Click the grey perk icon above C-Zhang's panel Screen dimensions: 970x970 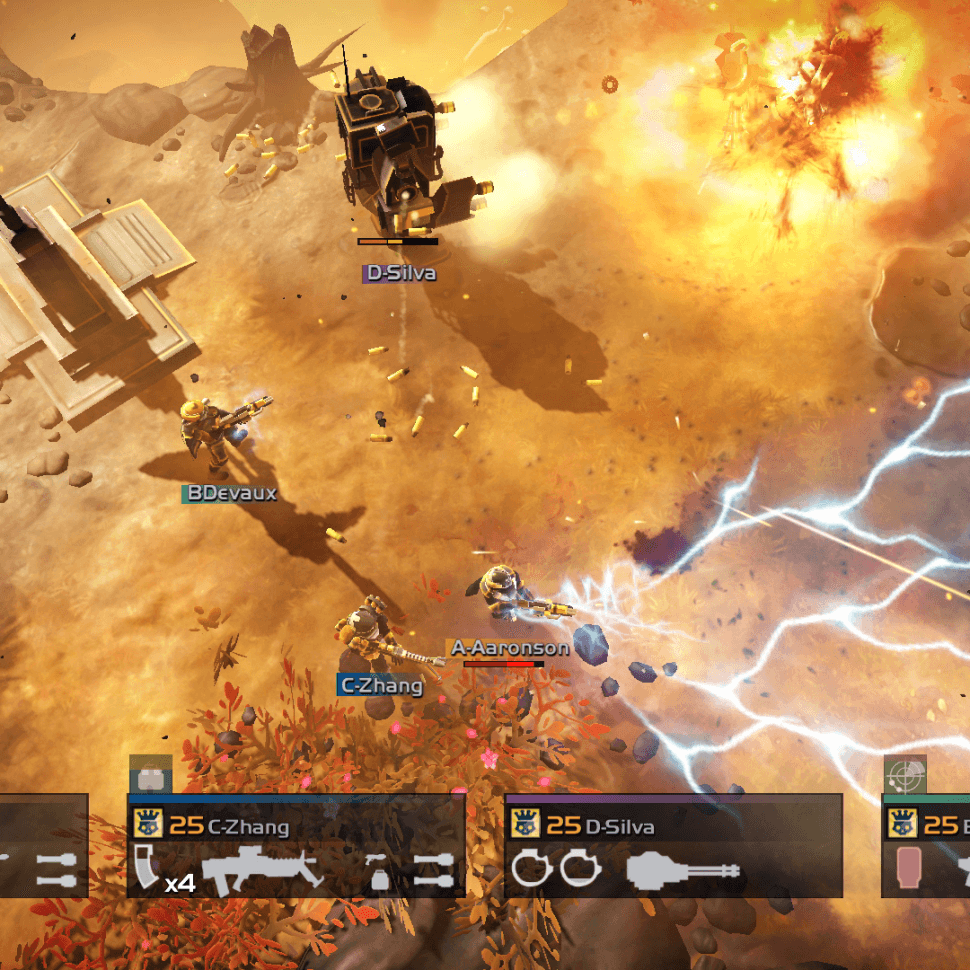pyautogui.click(x=150, y=775)
